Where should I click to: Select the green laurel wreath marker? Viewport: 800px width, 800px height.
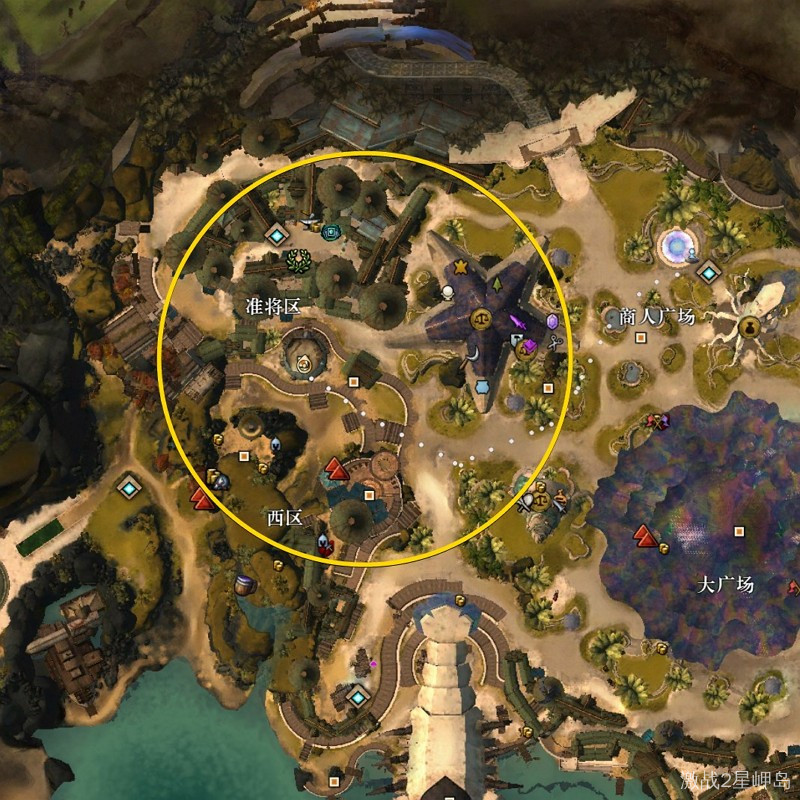(298, 261)
